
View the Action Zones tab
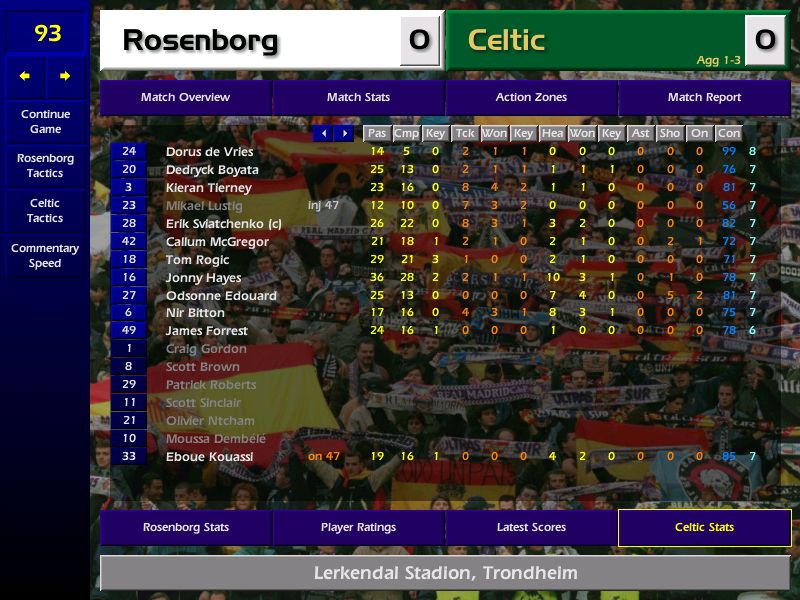[x=531, y=97]
